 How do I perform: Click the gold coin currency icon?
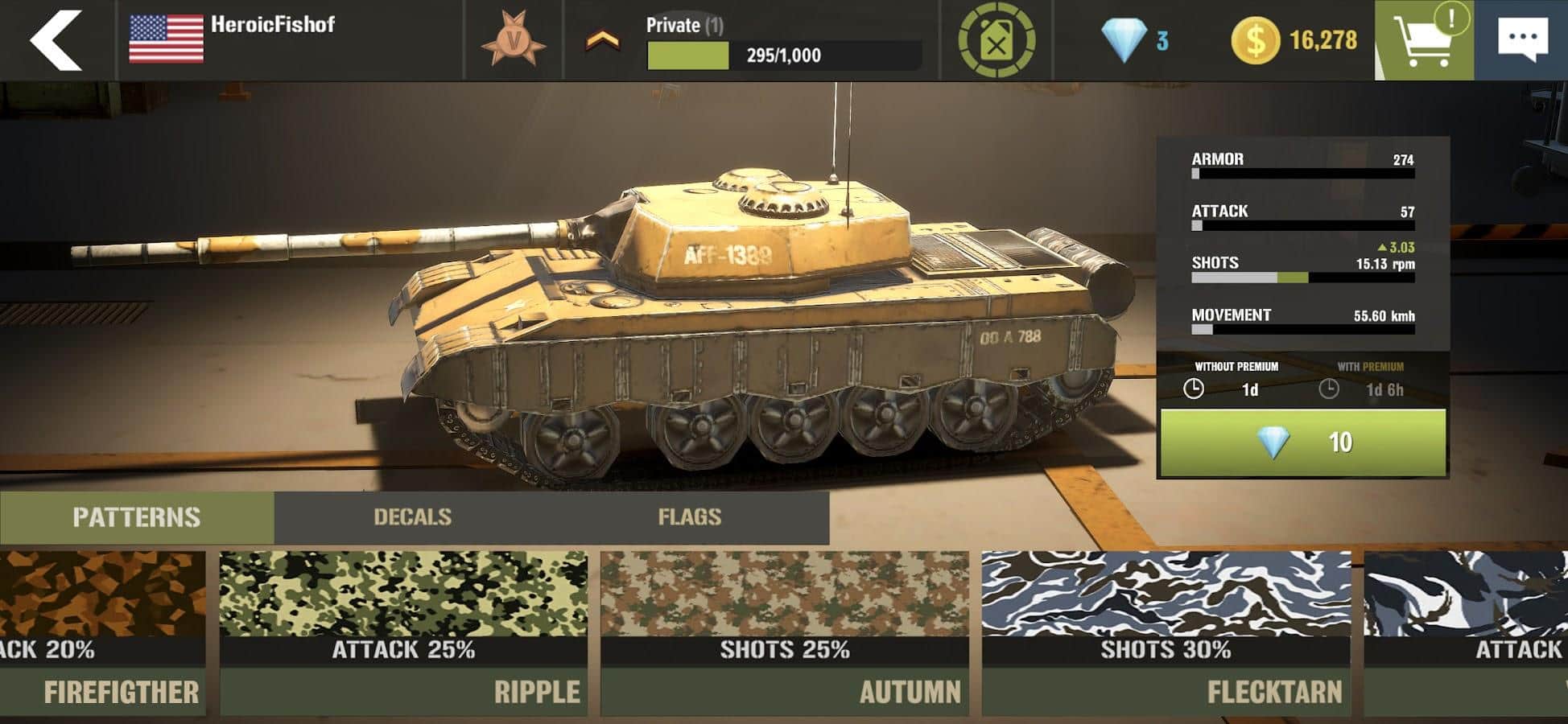(x=1254, y=40)
